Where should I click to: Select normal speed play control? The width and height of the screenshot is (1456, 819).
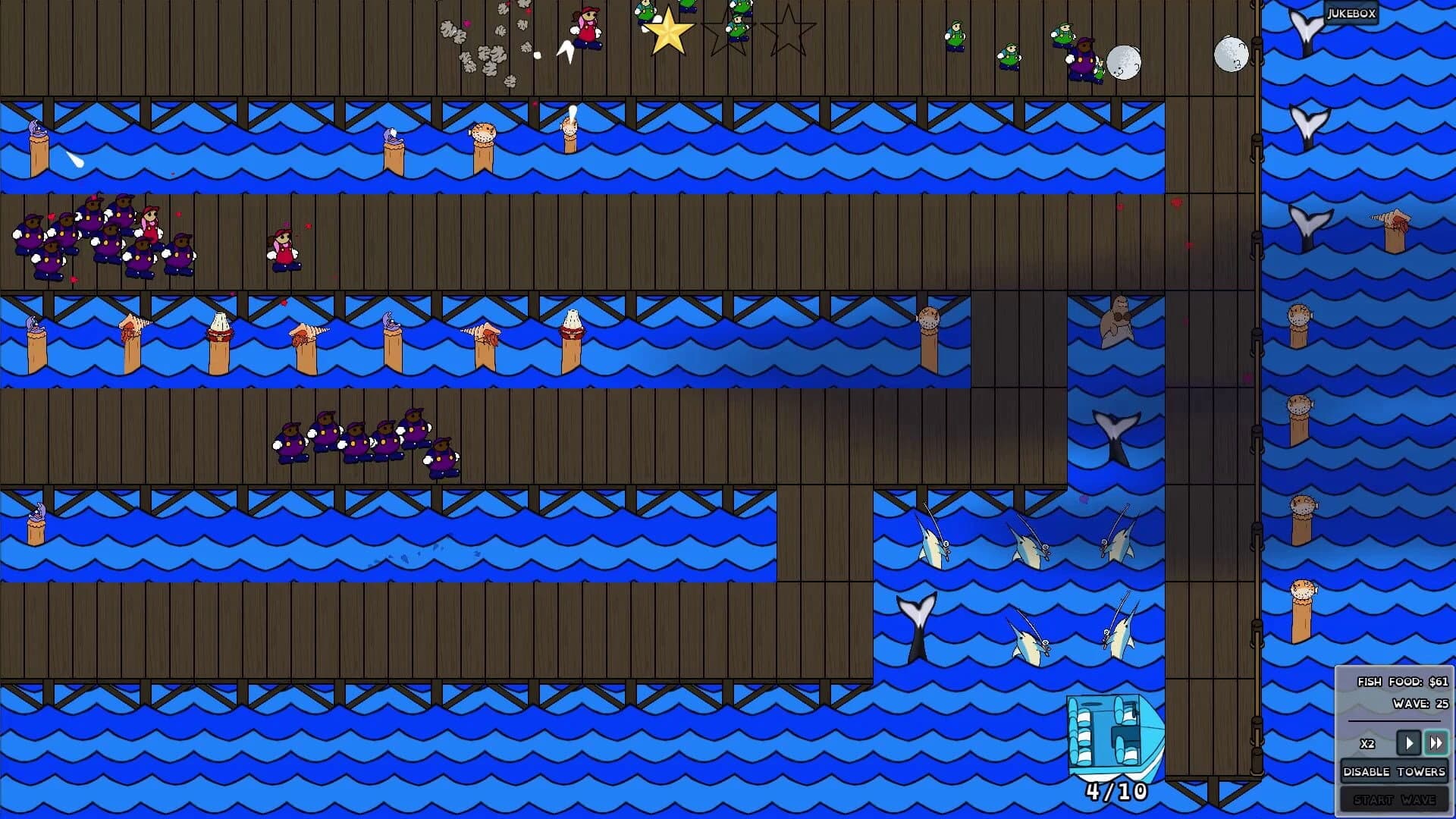(x=1407, y=743)
